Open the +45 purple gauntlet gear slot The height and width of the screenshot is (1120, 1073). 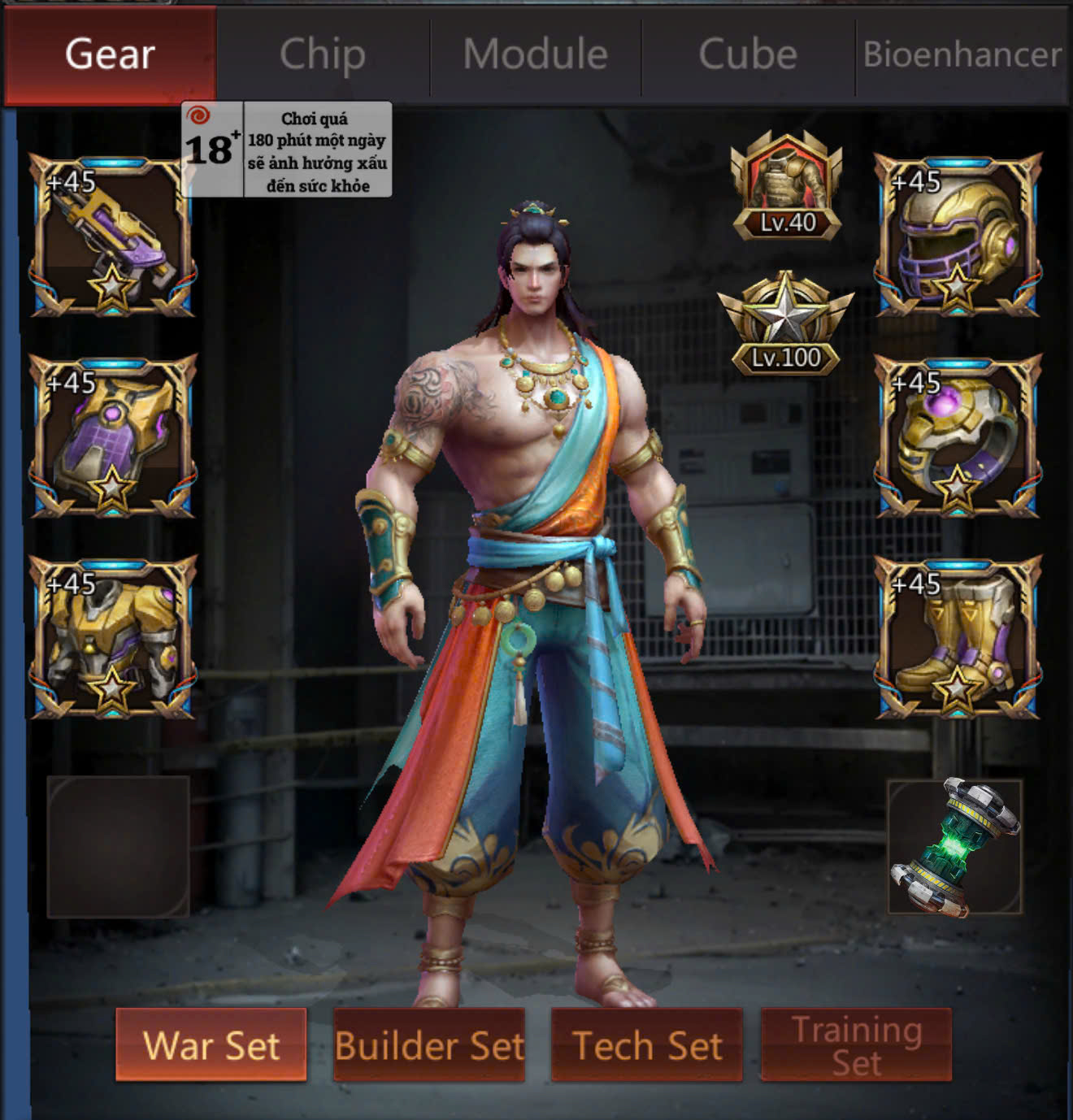(x=112, y=436)
